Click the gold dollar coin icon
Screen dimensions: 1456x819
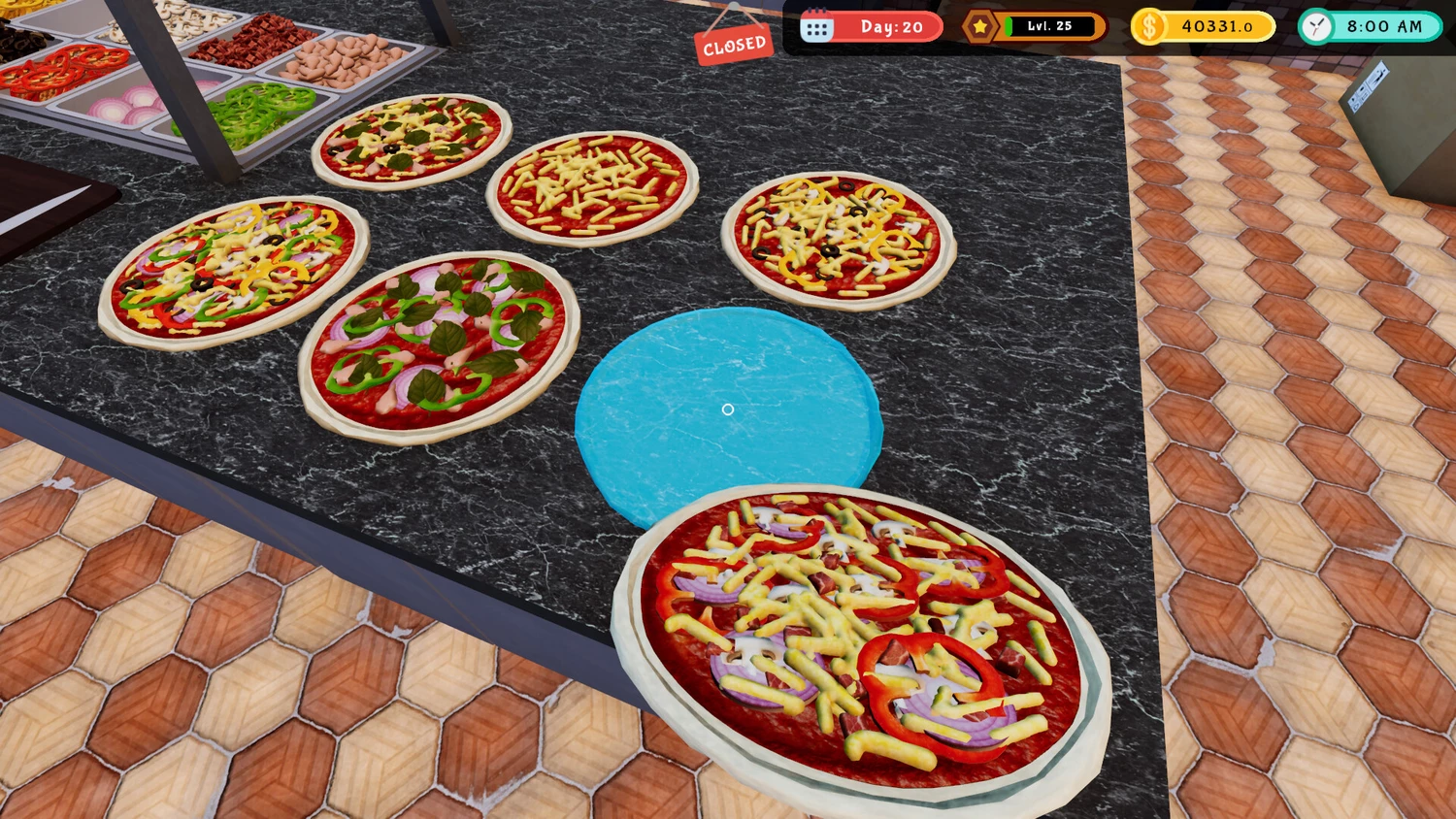click(1149, 27)
